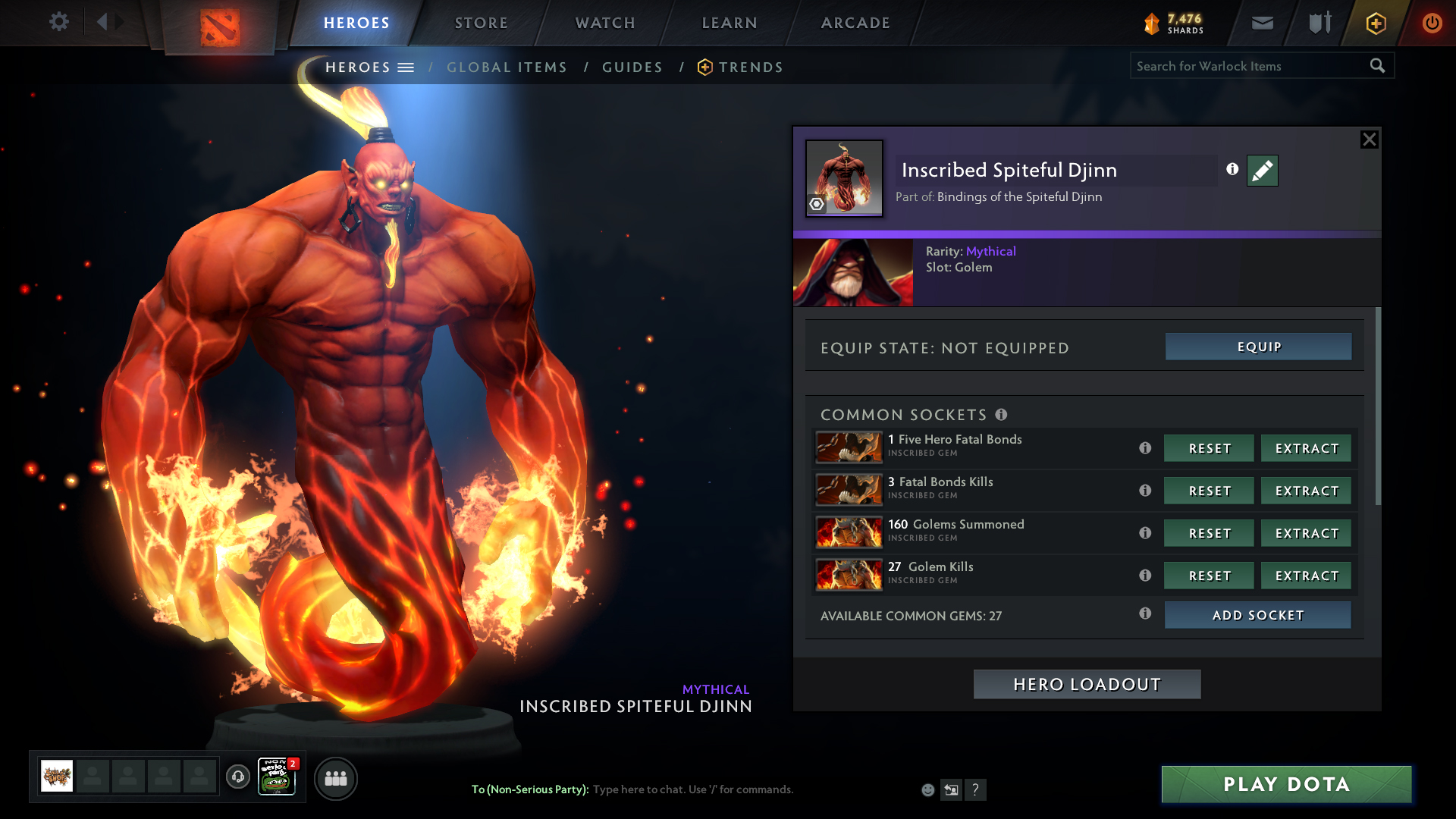Image resolution: width=1456 pixels, height=819 pixels.
Task: Start matchmaking with Play Dota
Action: coord(1286,784)
